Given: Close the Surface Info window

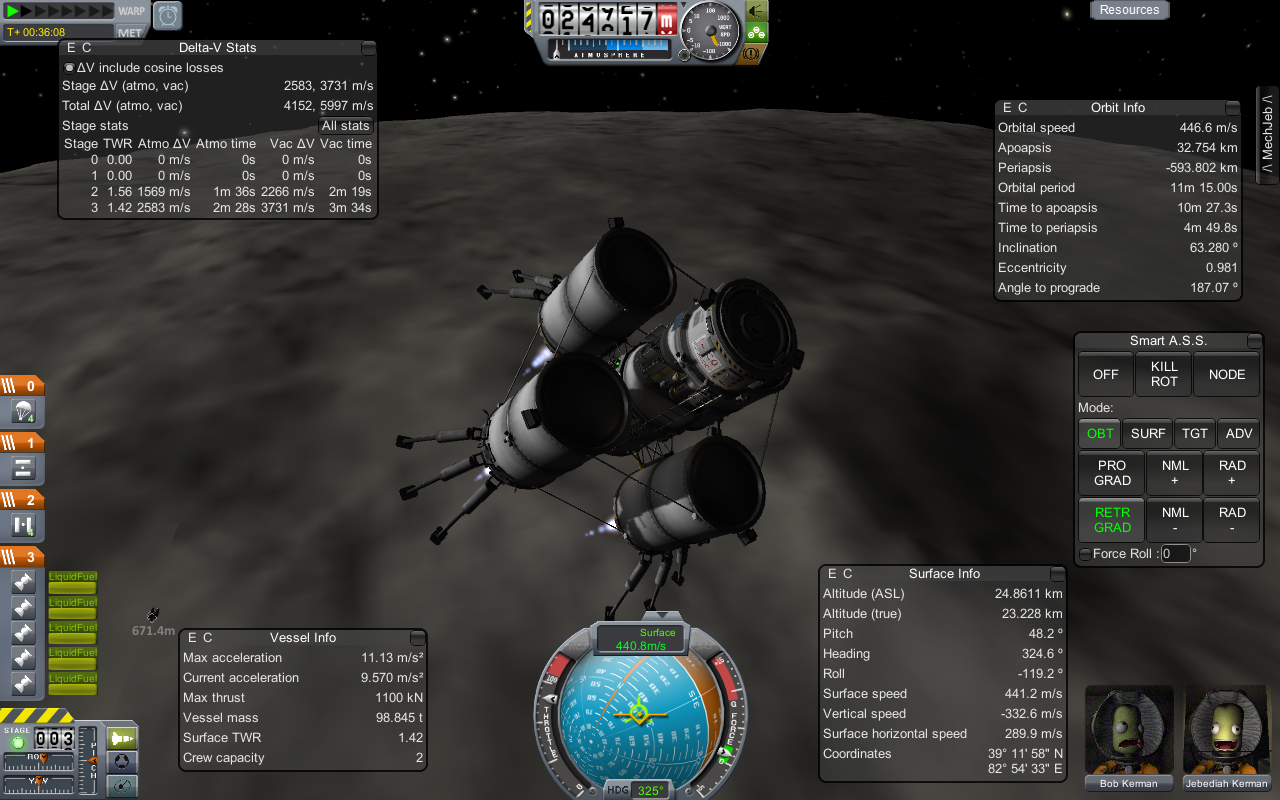Looking at the screenshot, I should (x=1057, y=574).
